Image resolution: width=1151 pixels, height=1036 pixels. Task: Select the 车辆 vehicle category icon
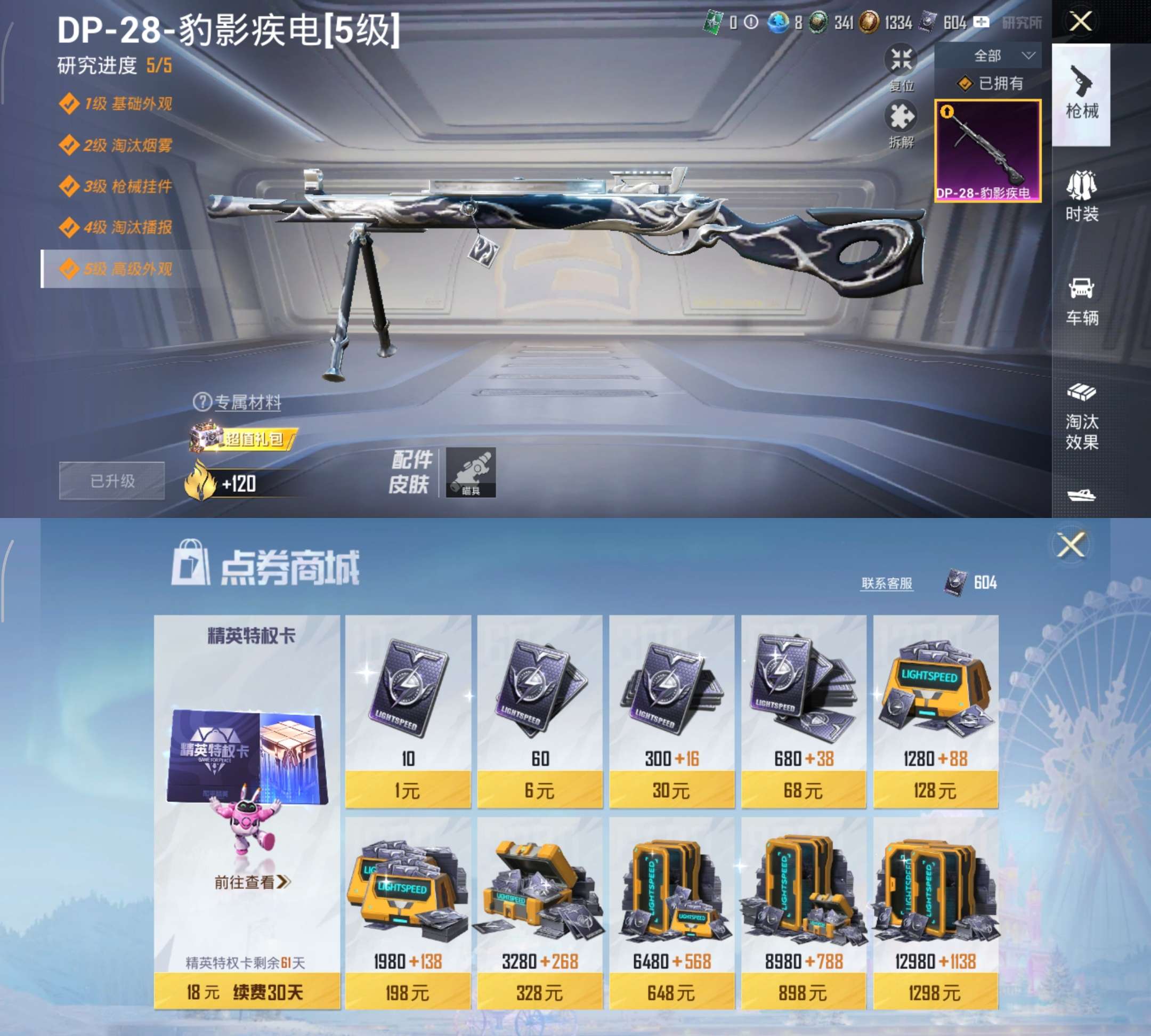1081,296
